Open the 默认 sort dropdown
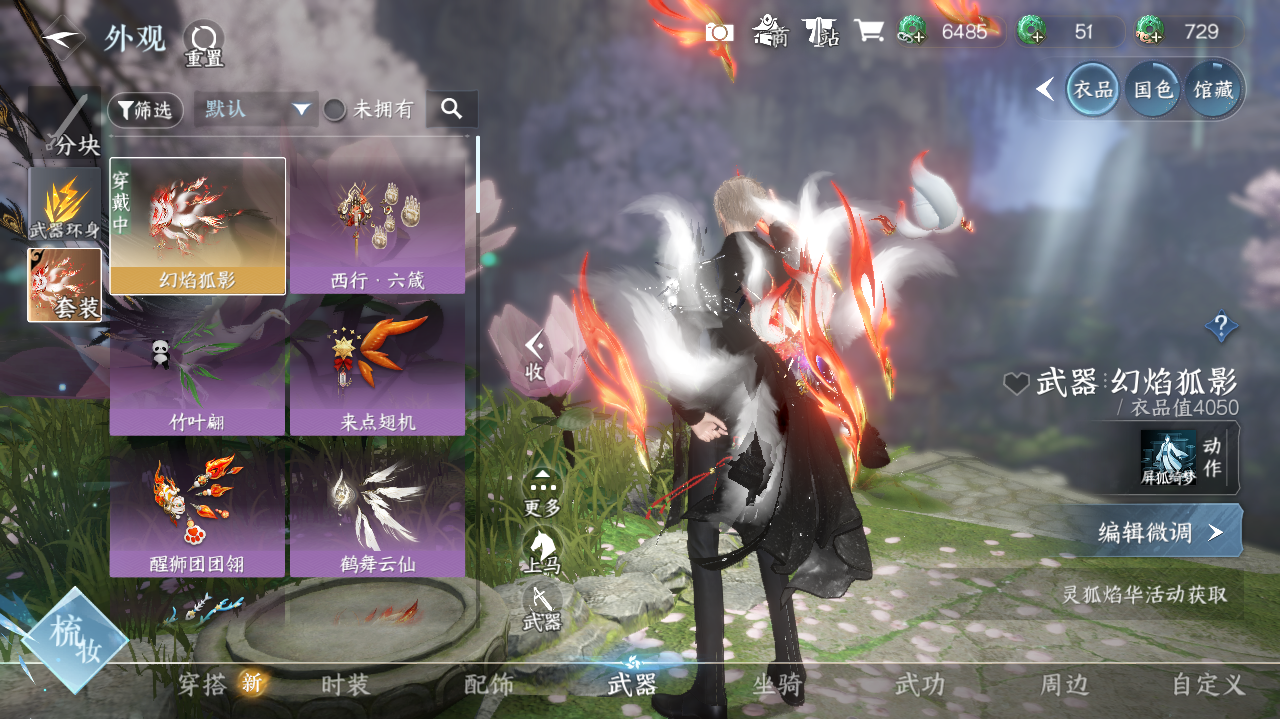The image size is (1280, 719). pos(256,110)
